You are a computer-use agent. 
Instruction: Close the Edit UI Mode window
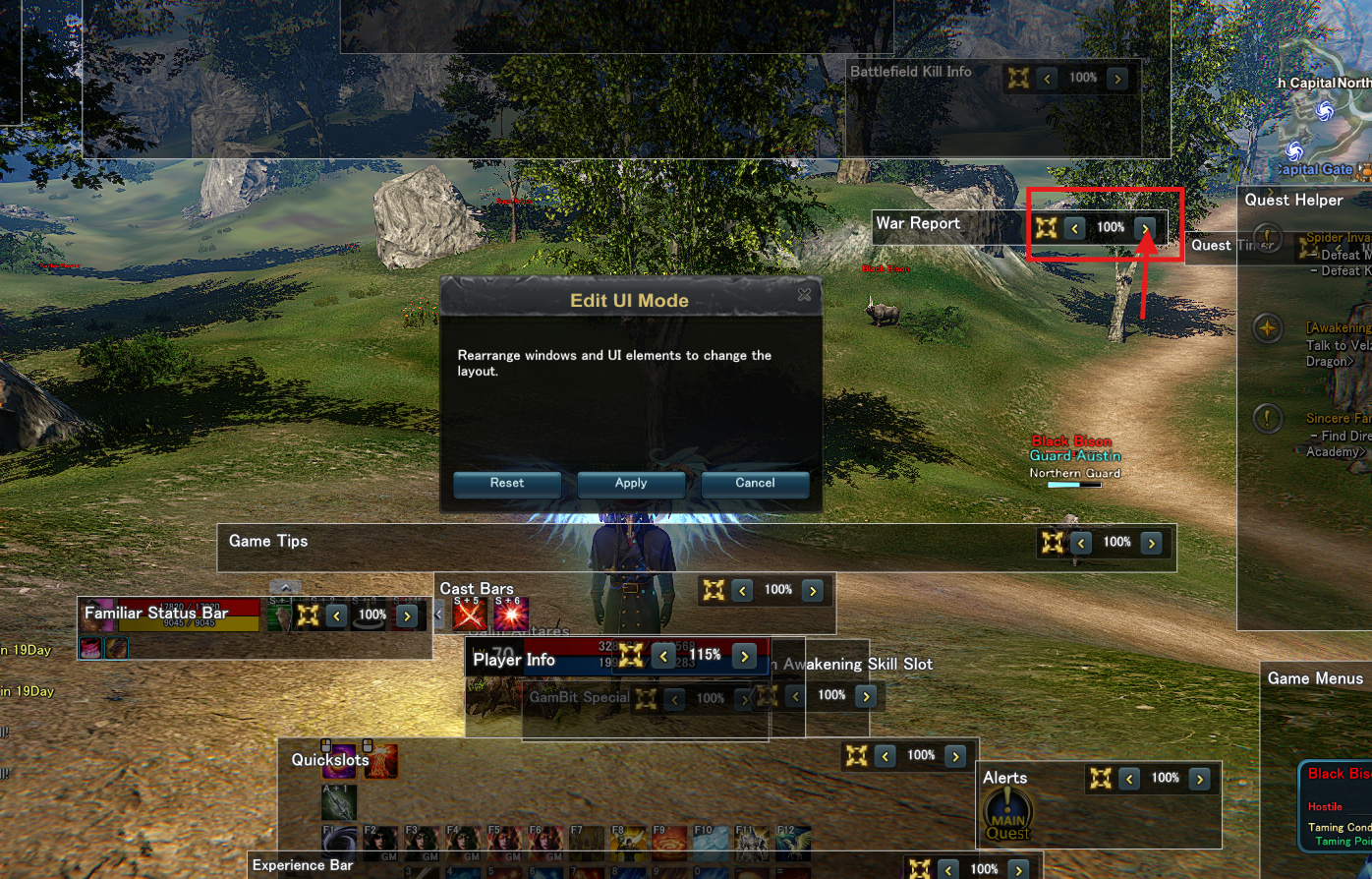[x=804, y=295]
